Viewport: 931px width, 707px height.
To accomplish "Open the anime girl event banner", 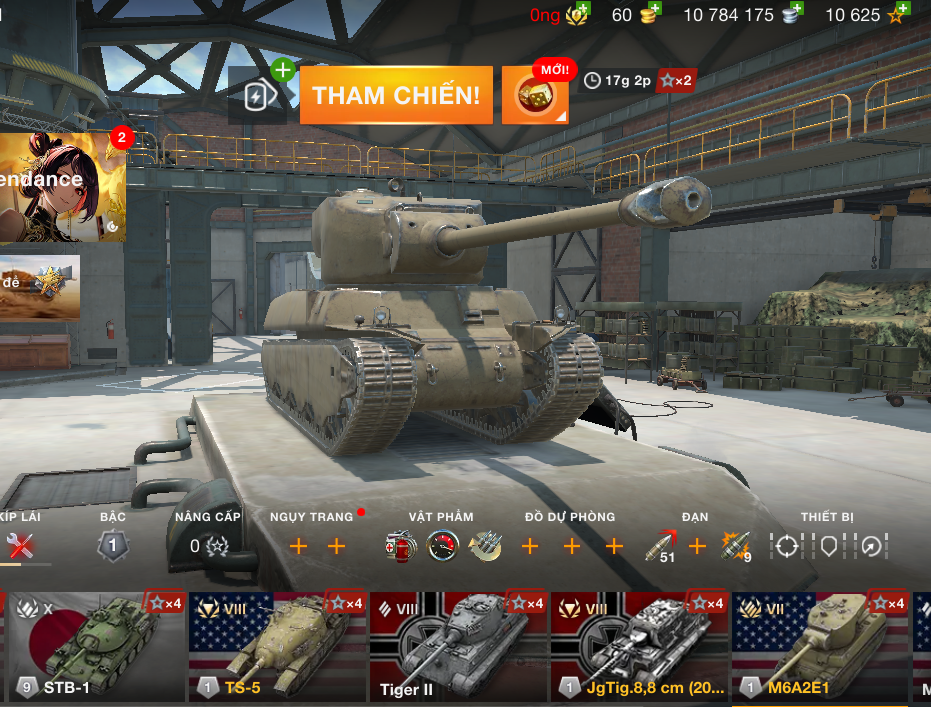I will click(x=62, y=187).
